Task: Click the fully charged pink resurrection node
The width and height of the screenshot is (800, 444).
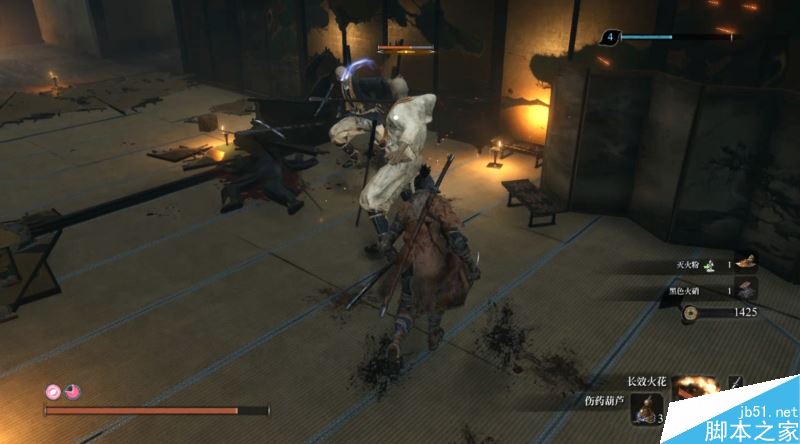Action: [53, 392]
